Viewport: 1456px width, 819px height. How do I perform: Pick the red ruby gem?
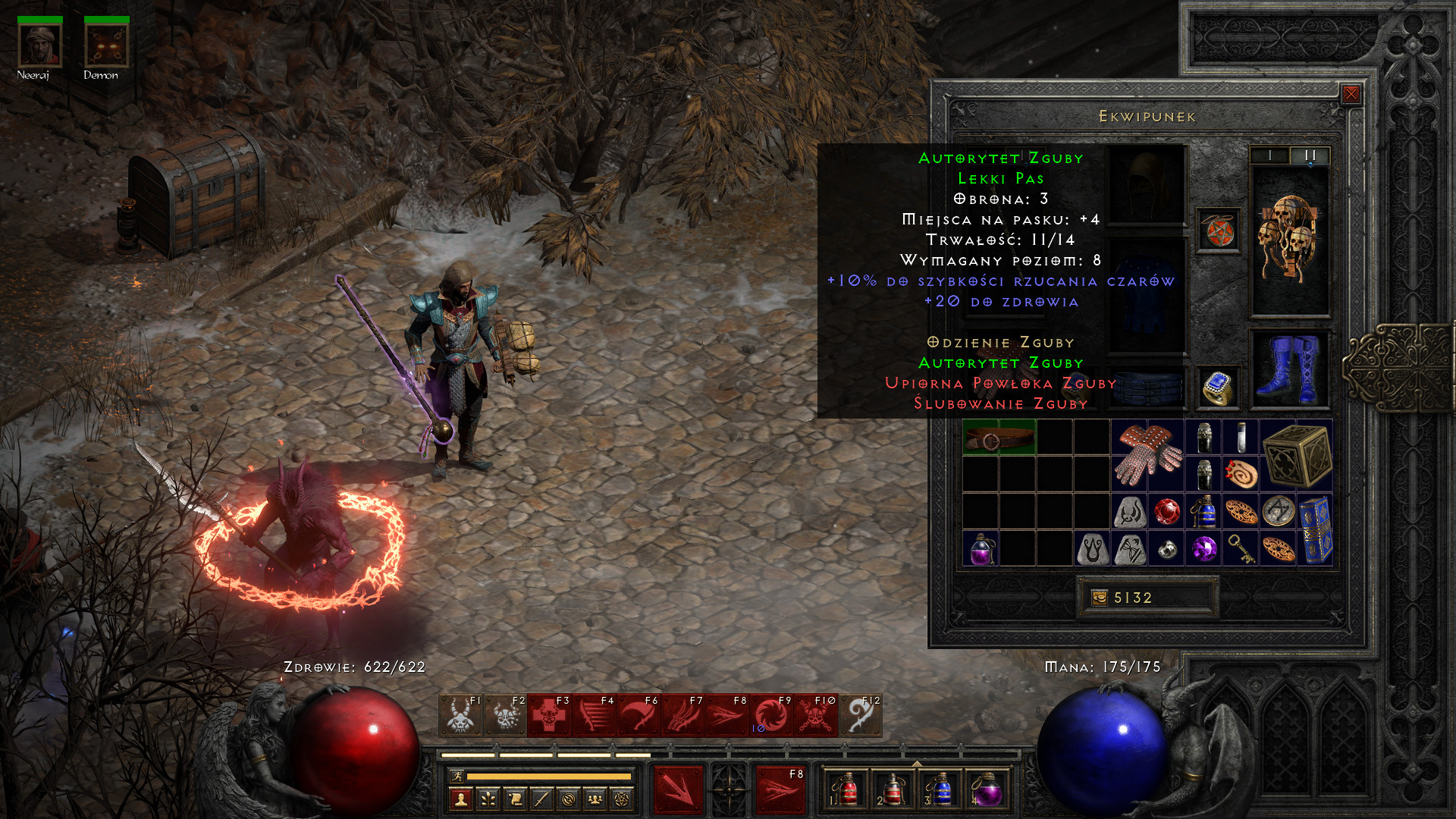point(1166,511)
